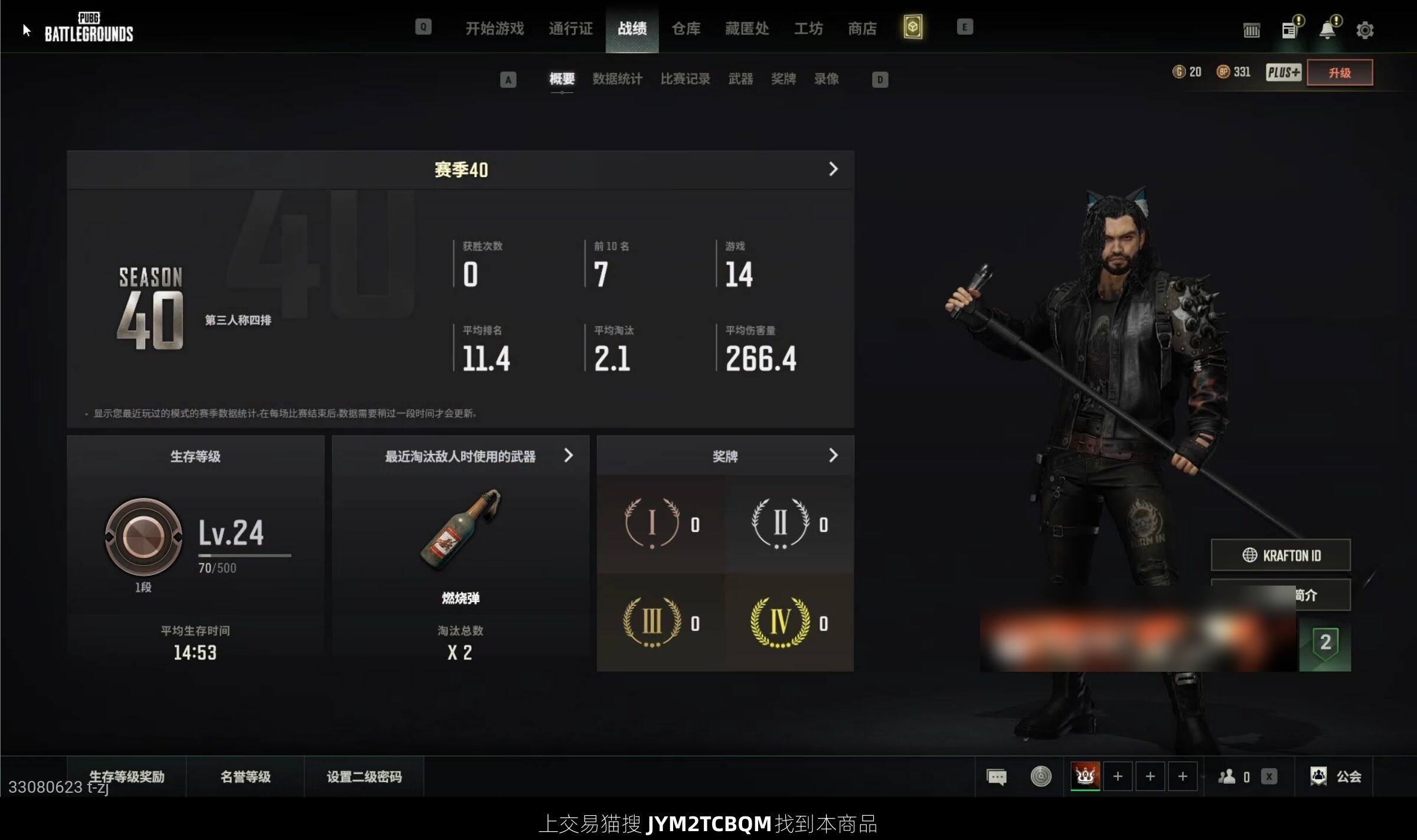Screen dimensions: 1417x840
Task: Expand the 赛季40 season stats arrow
Action: click(x=833, y=169)
